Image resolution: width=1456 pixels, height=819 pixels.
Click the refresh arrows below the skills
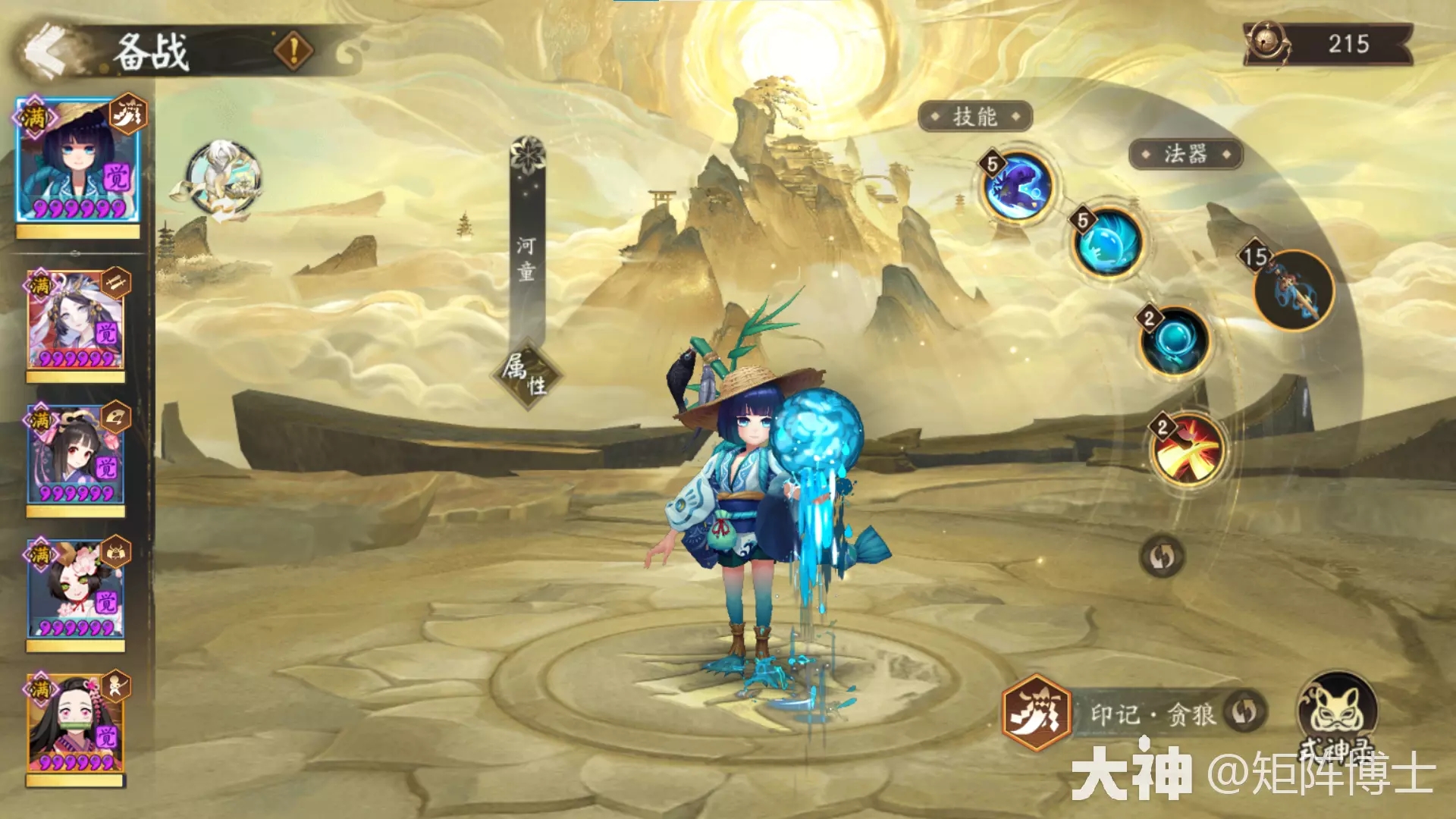(x=1162, y=557)
